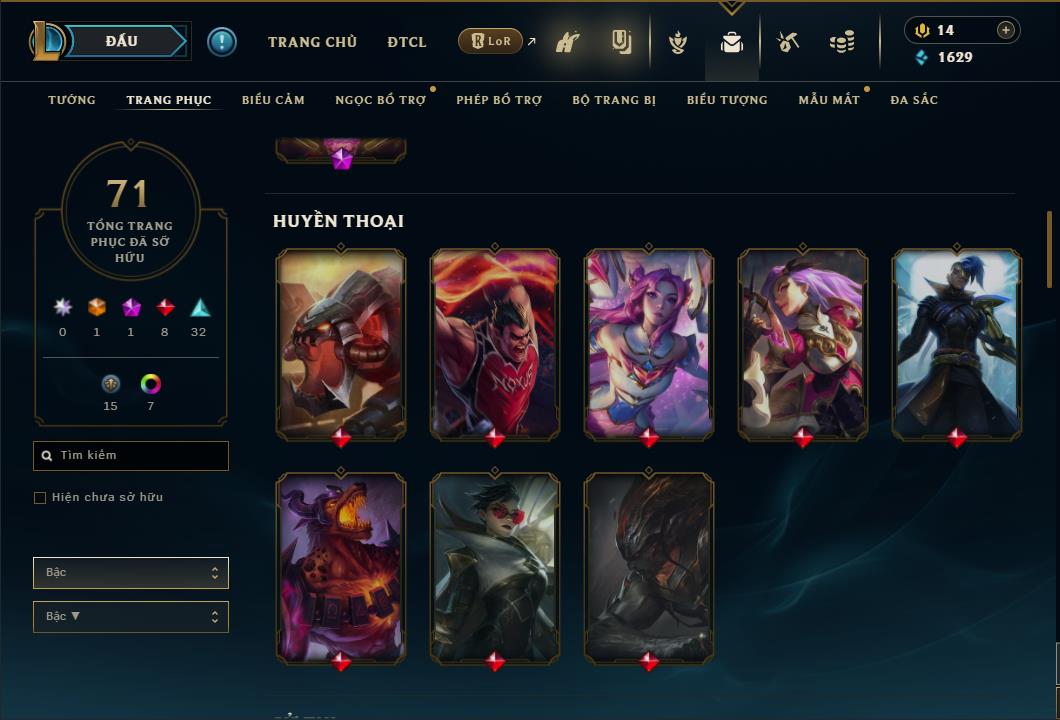Select the Darius red Noxus jersey skin
1060x720 pixels.
tap(495, 343)
